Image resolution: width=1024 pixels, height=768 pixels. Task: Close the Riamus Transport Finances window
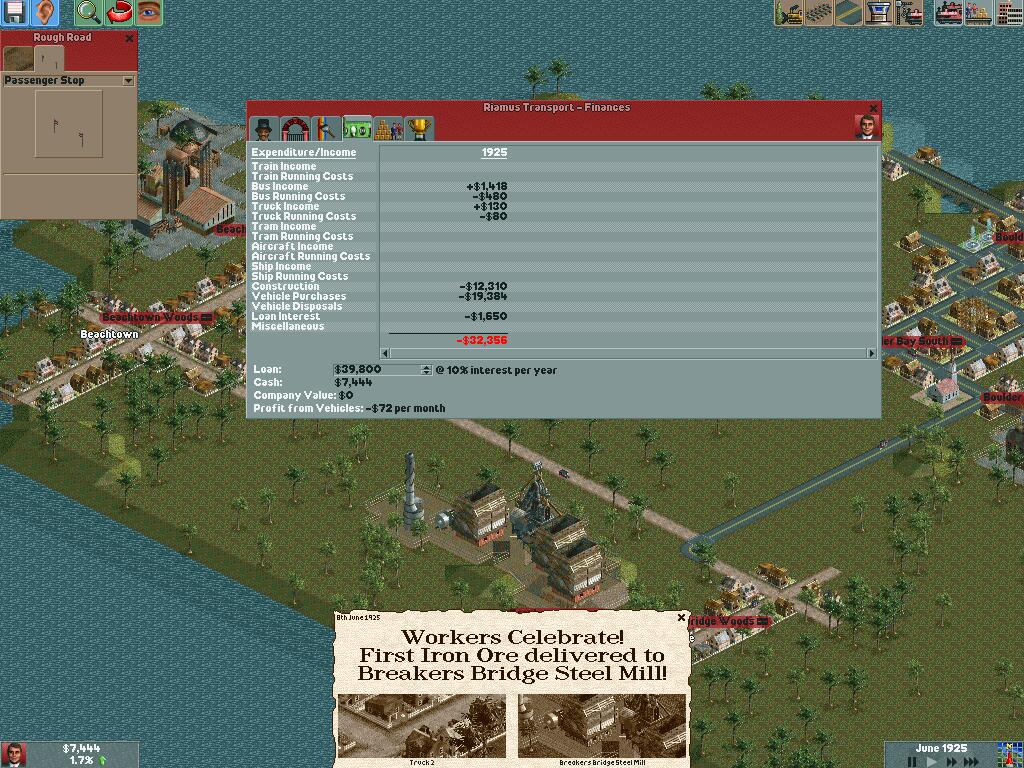873,108
